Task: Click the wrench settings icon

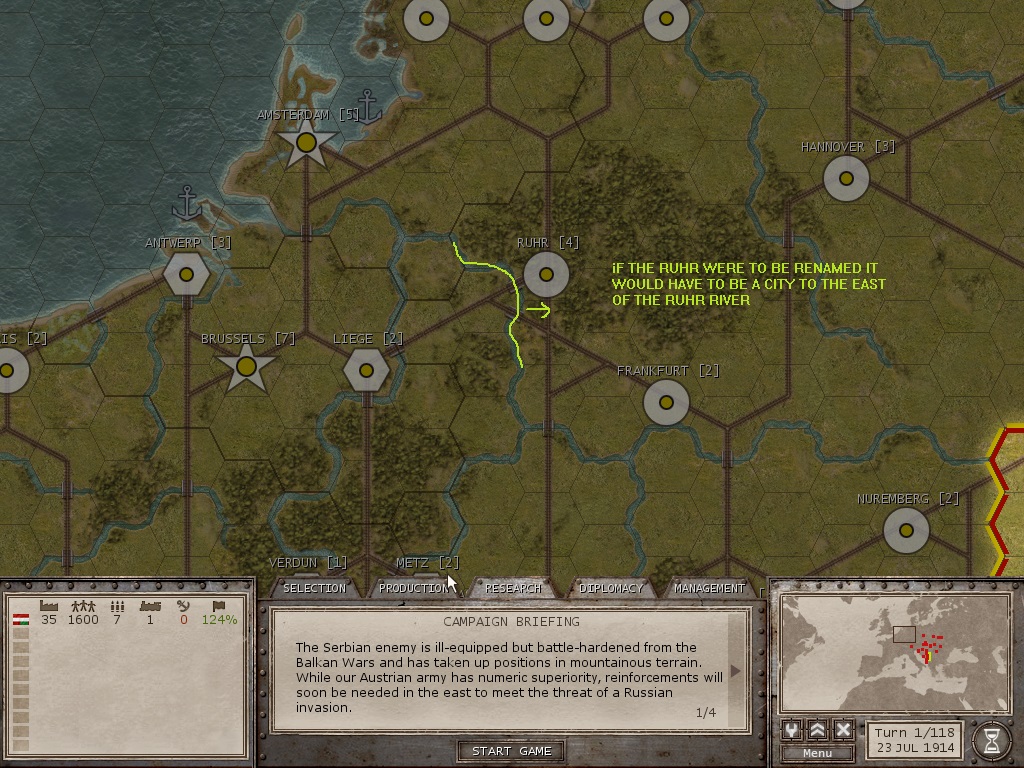Action: 791,730
